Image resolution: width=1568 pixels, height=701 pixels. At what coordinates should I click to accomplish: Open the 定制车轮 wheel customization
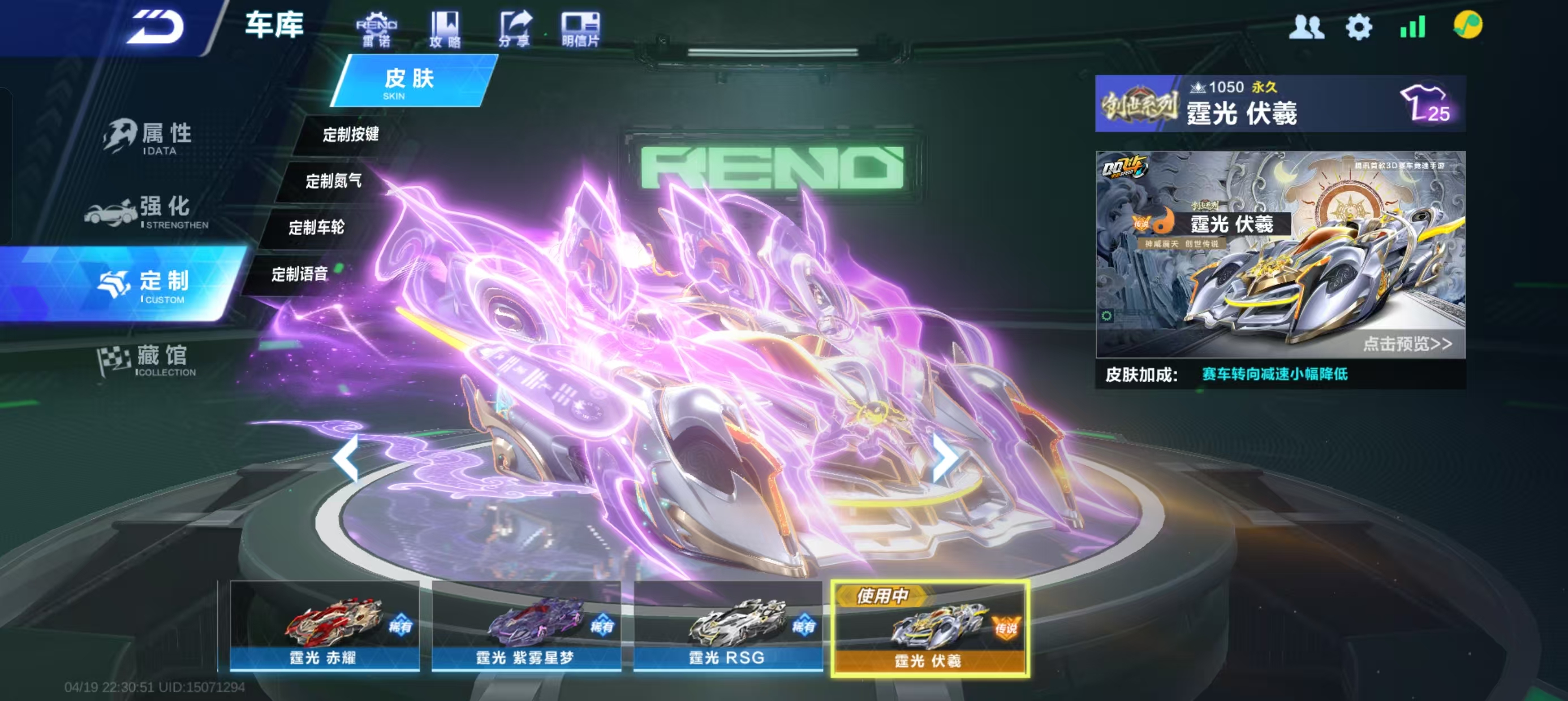click(x=317, y=228)
